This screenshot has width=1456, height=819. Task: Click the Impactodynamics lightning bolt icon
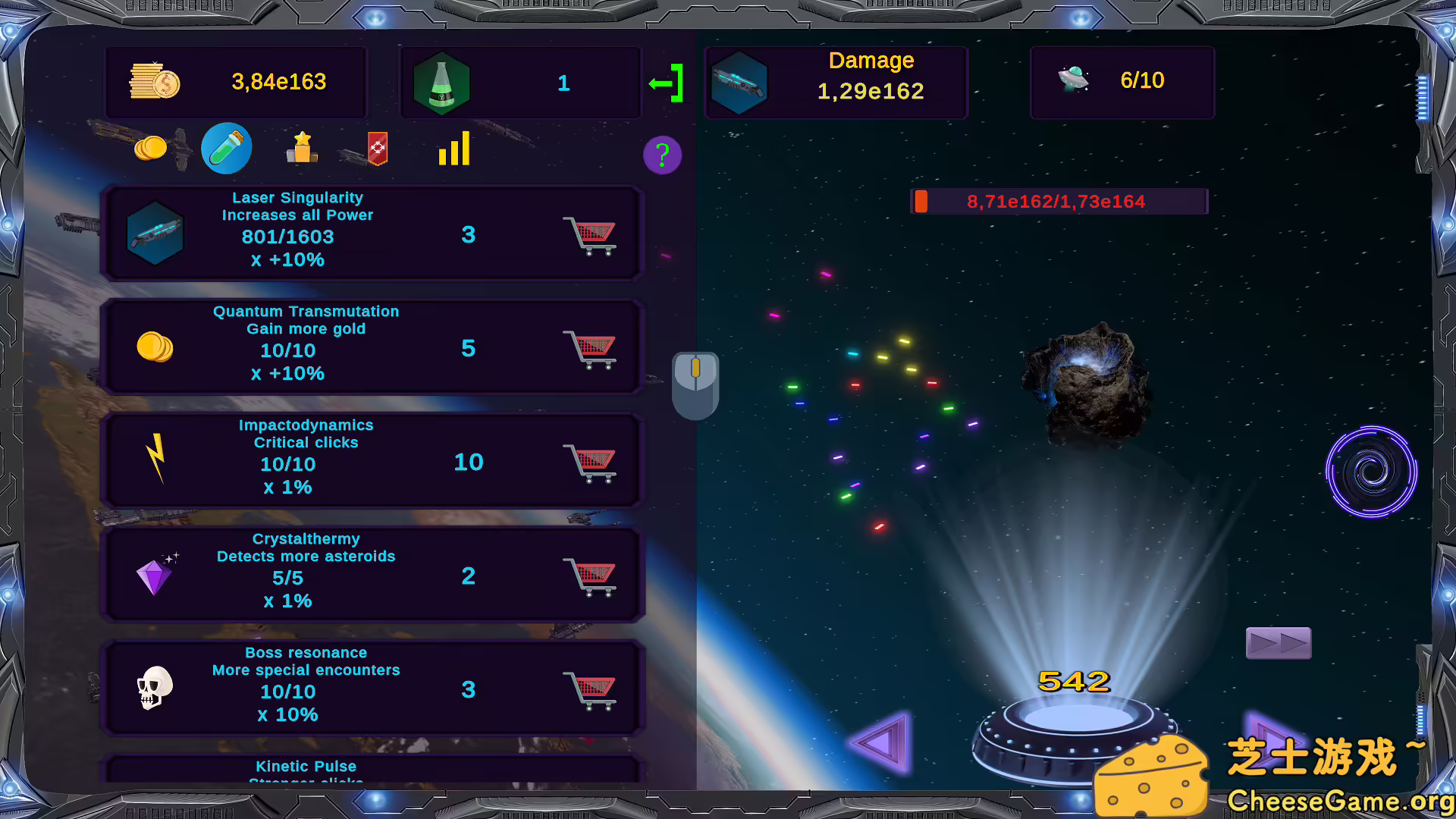pos(156,460)
